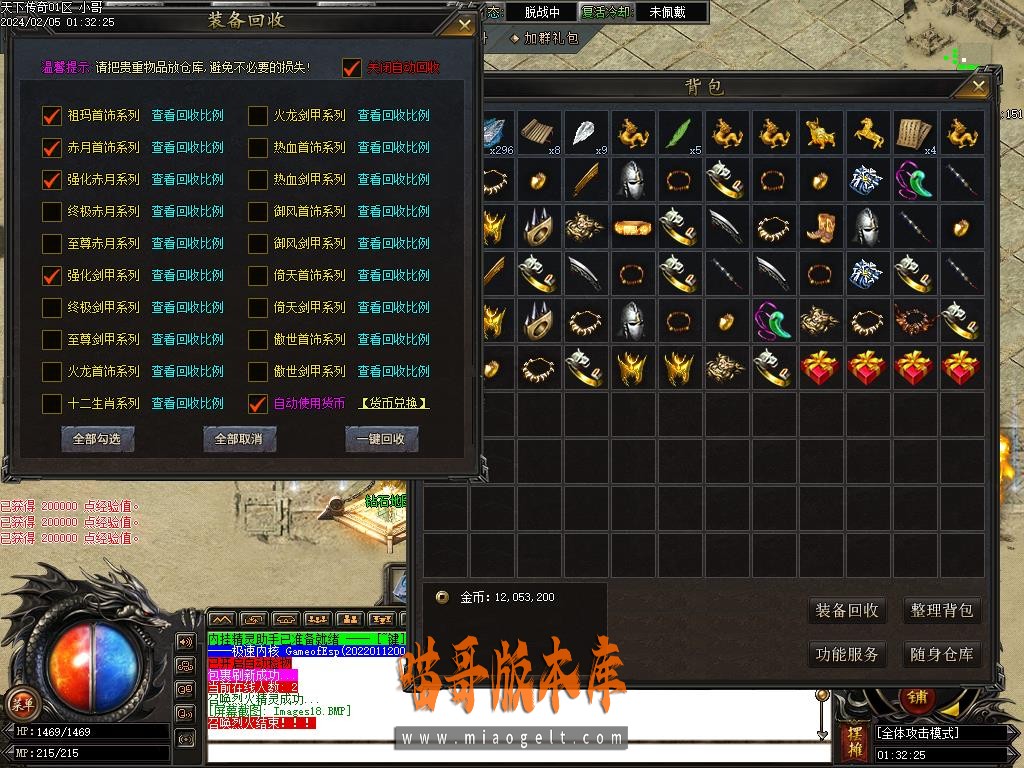The image size is (1024, 768).
Task: Click the 全部取消 button
Action: point(239,439)
